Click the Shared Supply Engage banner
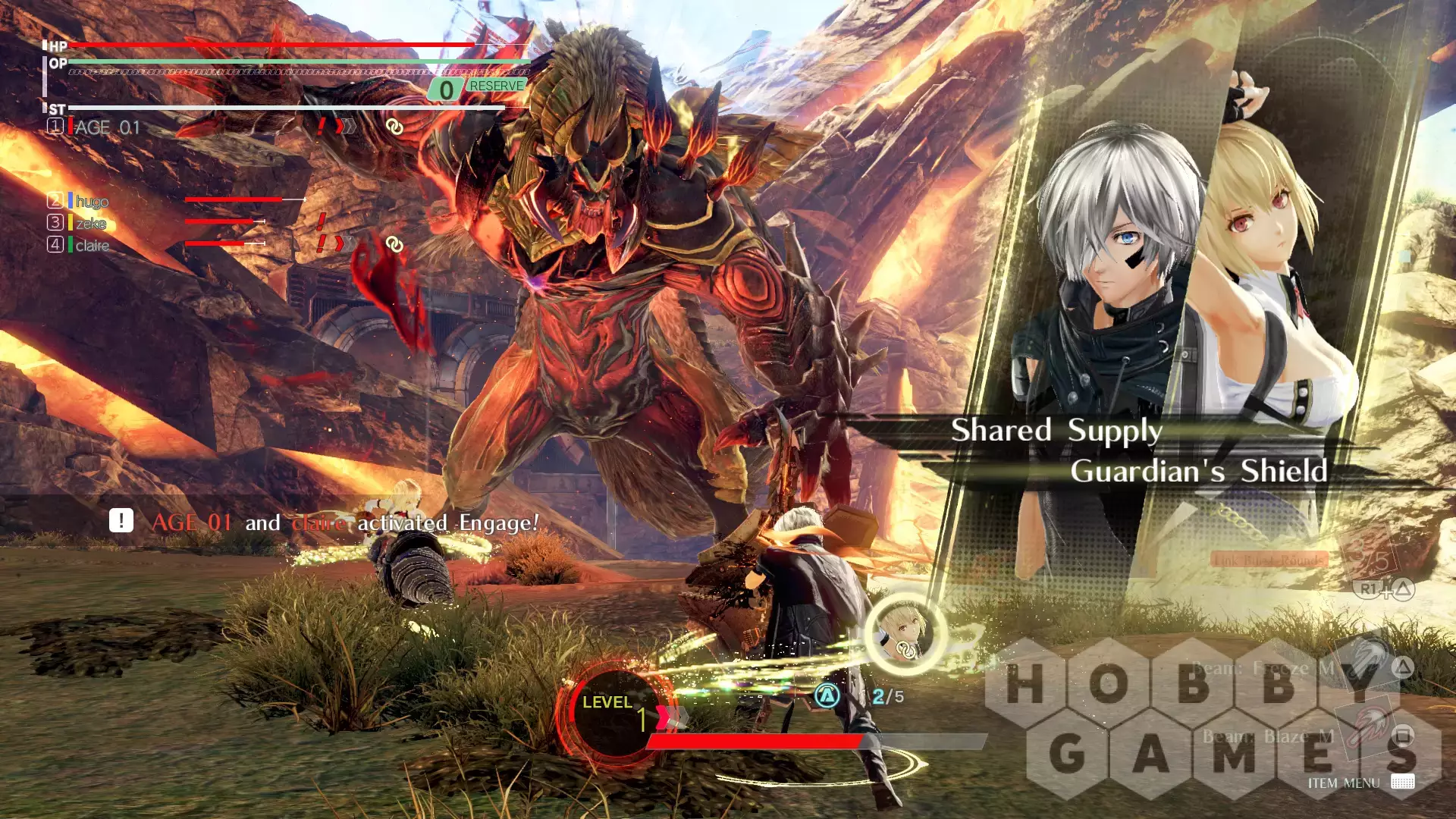This screenshot has height=819, width=1456. click(1056, 430)
